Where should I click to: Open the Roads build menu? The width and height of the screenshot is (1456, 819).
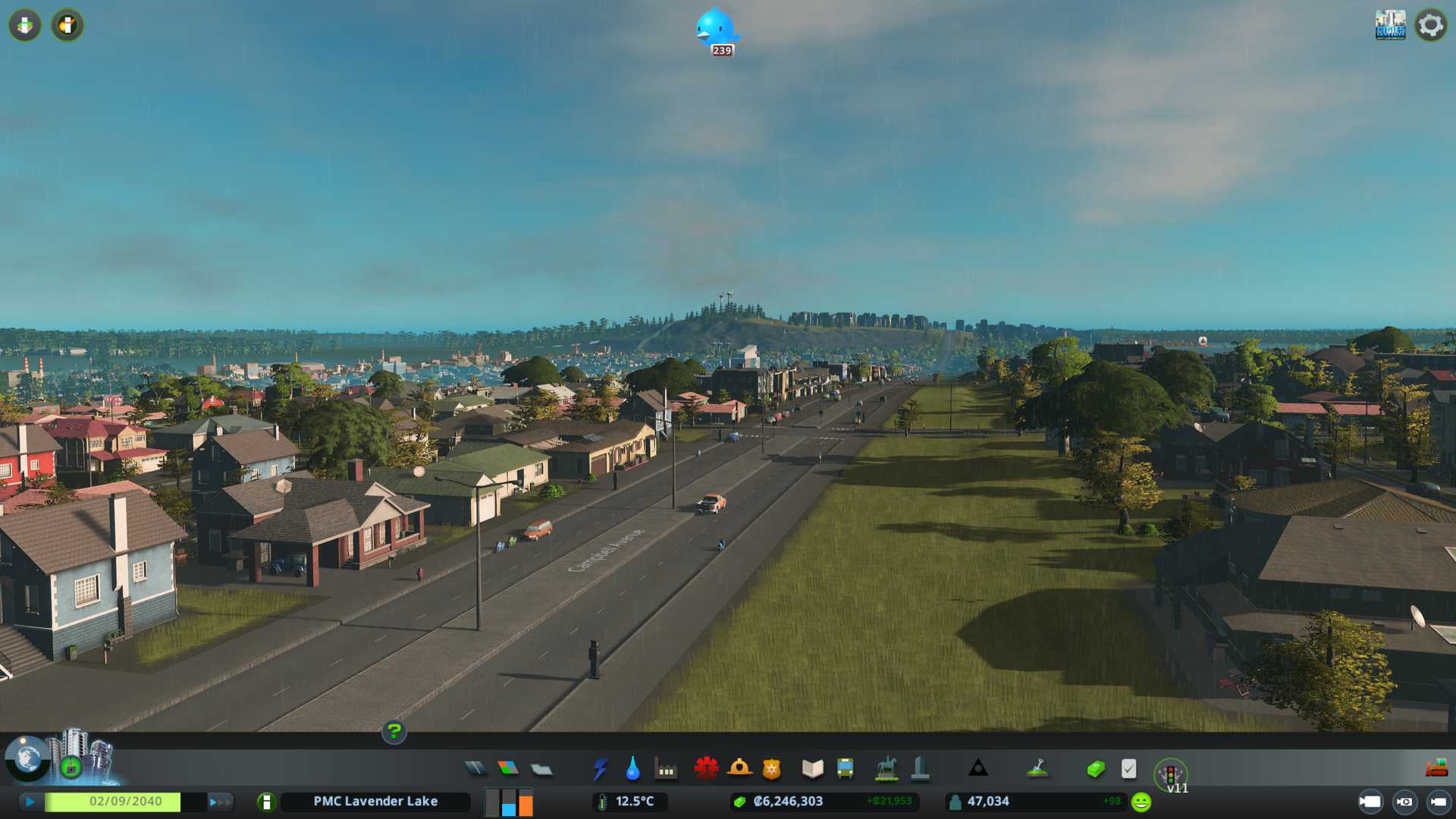(x=475, y=769)
